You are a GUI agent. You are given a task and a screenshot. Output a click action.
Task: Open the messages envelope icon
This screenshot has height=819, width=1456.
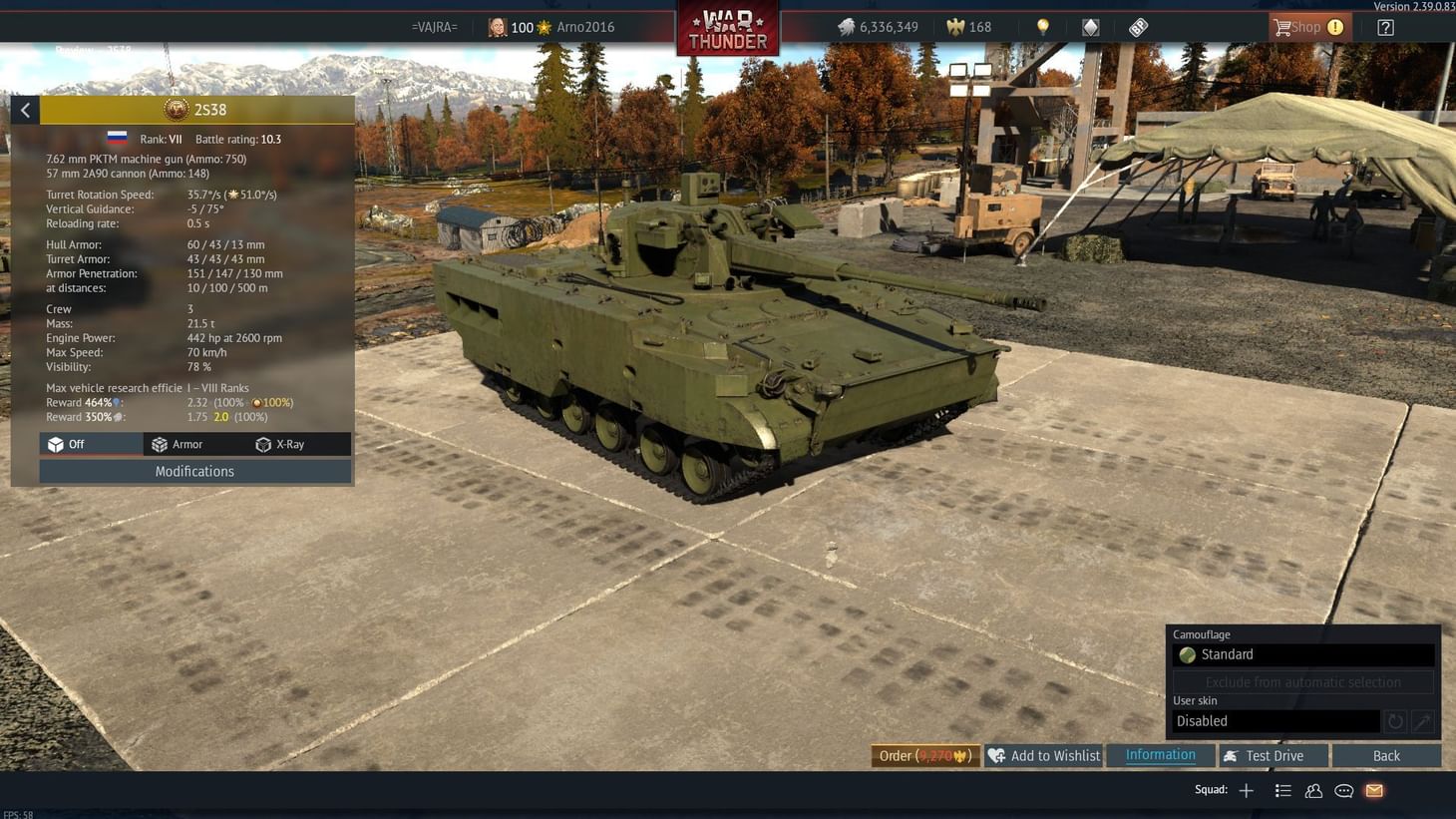click(1373, 790)
